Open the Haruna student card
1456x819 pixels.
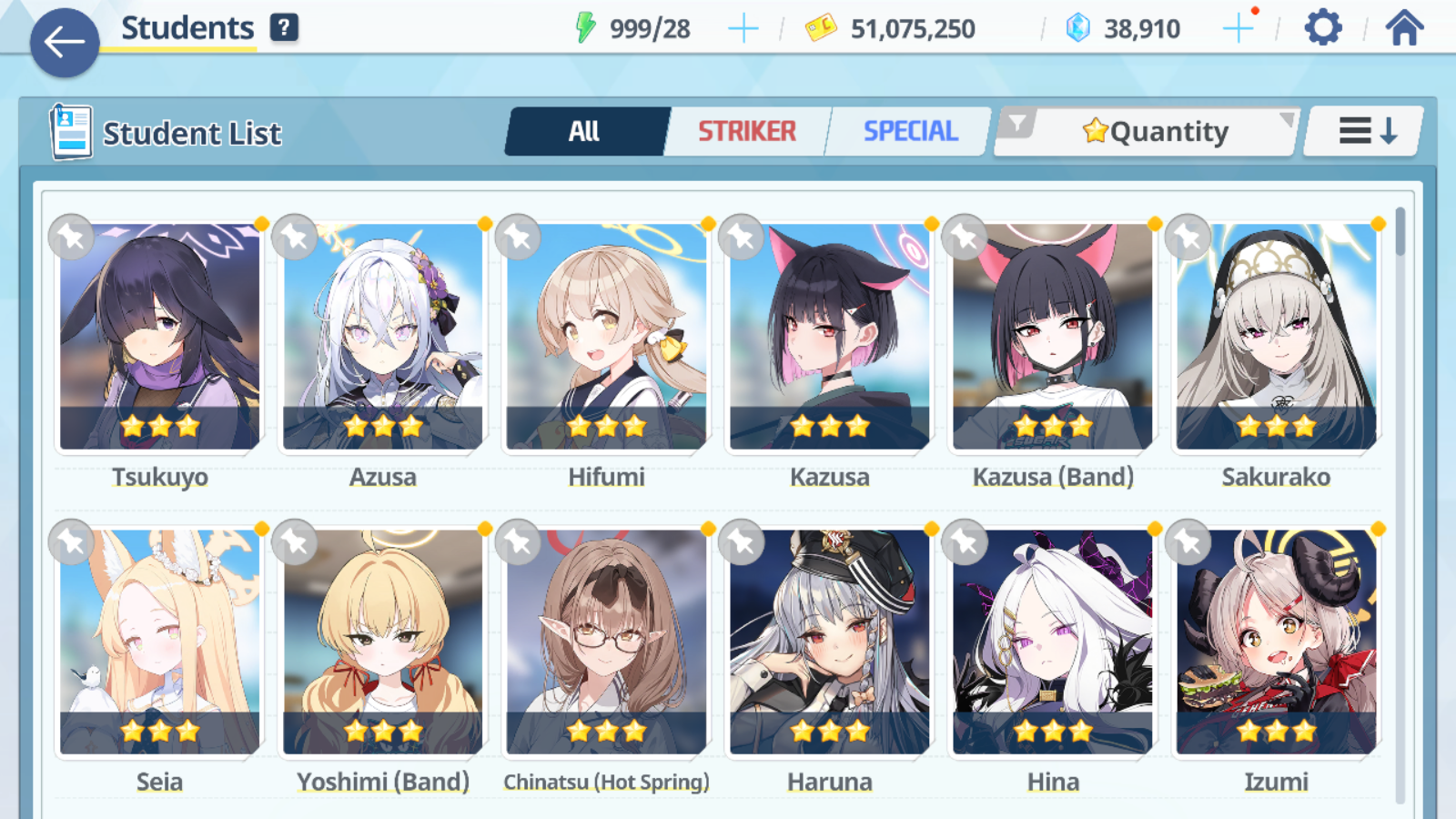(x=830, y=642)
